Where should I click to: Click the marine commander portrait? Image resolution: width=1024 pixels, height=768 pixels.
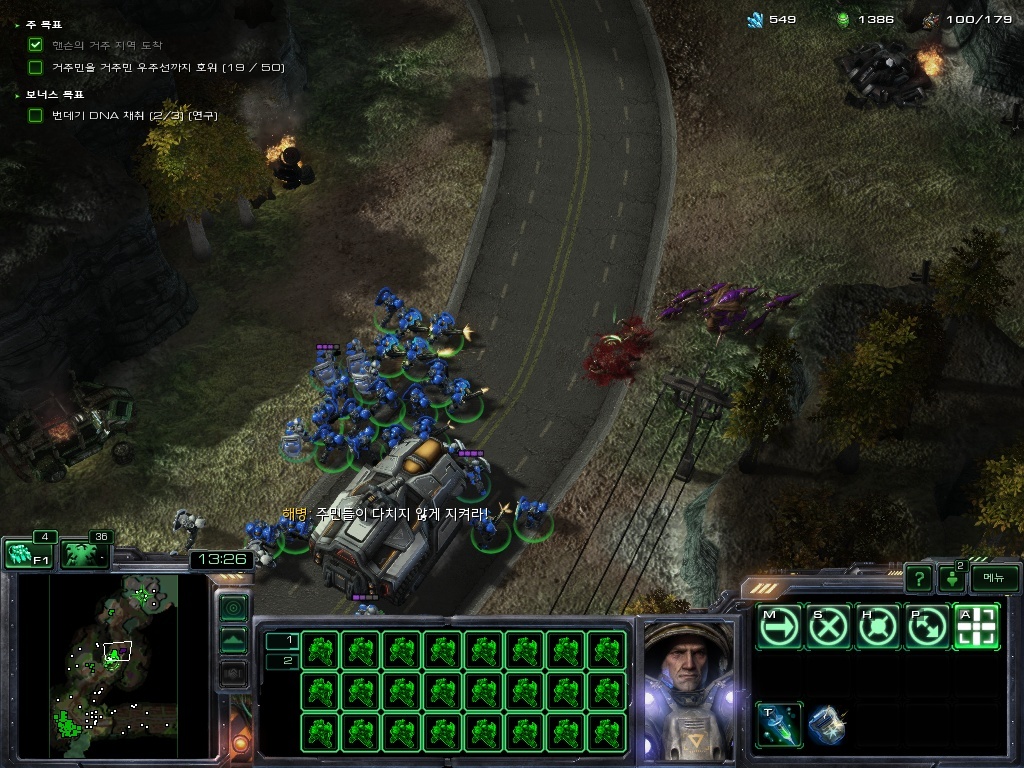688,688
